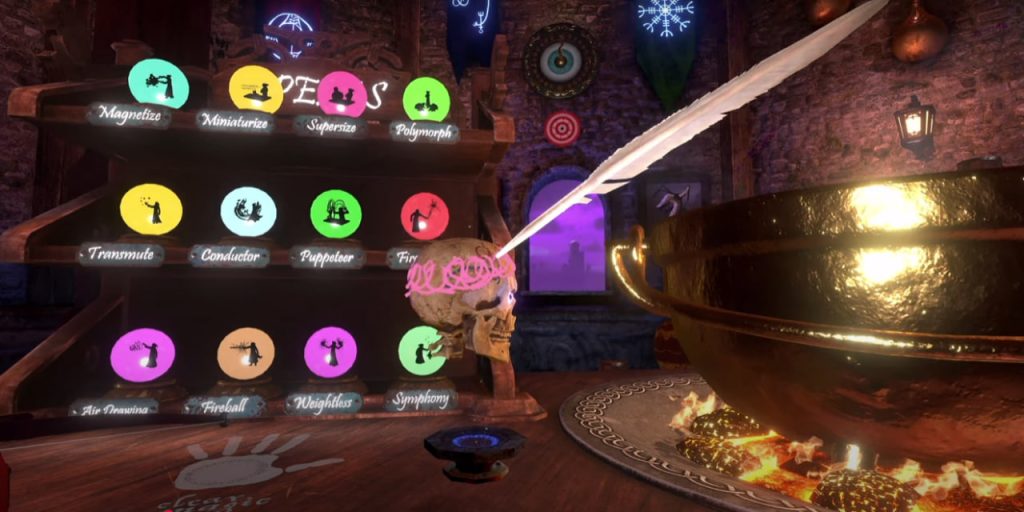Choose the yellow Miniaturize spell orb

pos(255,89)
